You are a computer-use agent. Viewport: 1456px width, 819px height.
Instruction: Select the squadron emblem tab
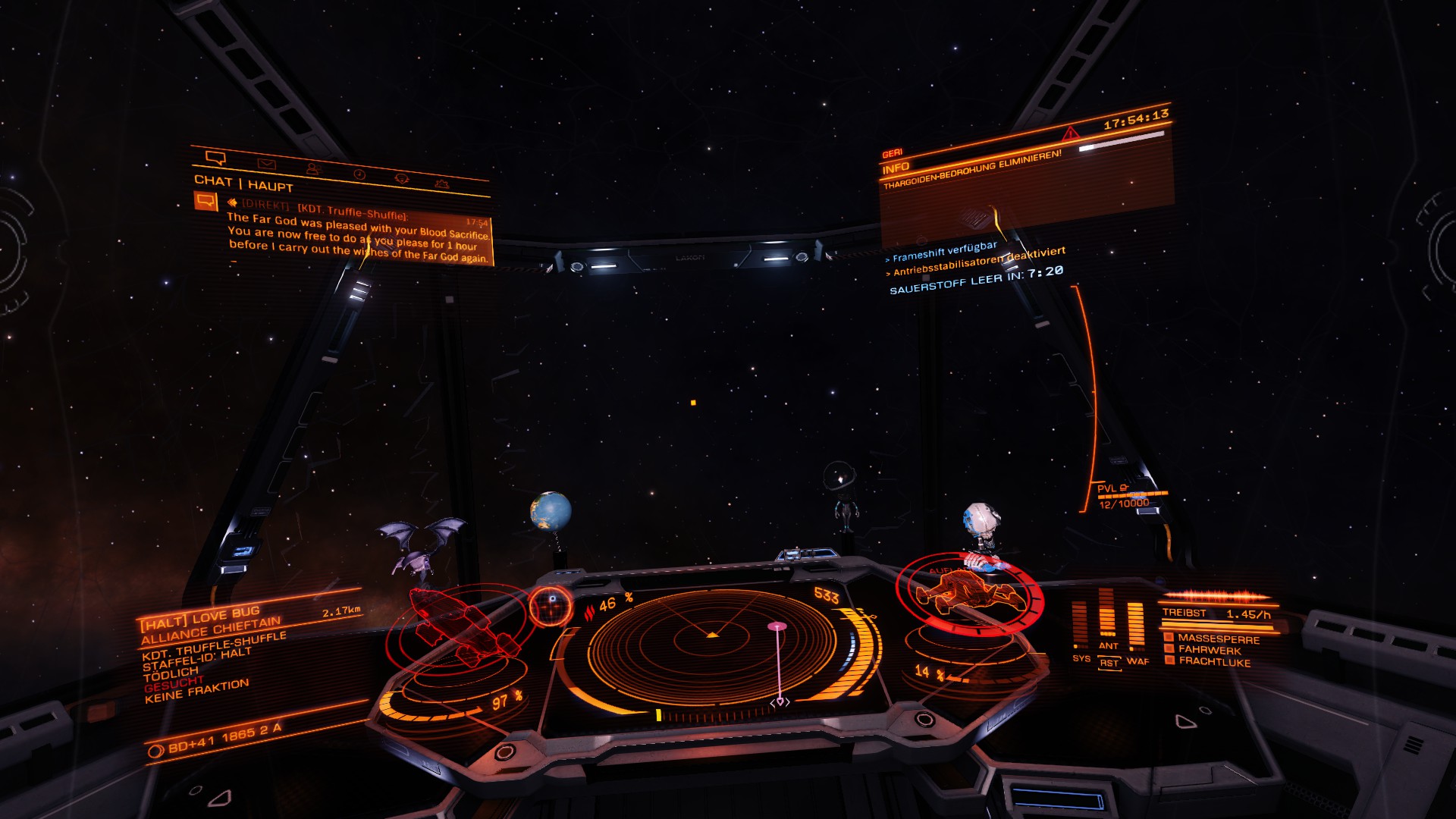[x=402, y=179]
